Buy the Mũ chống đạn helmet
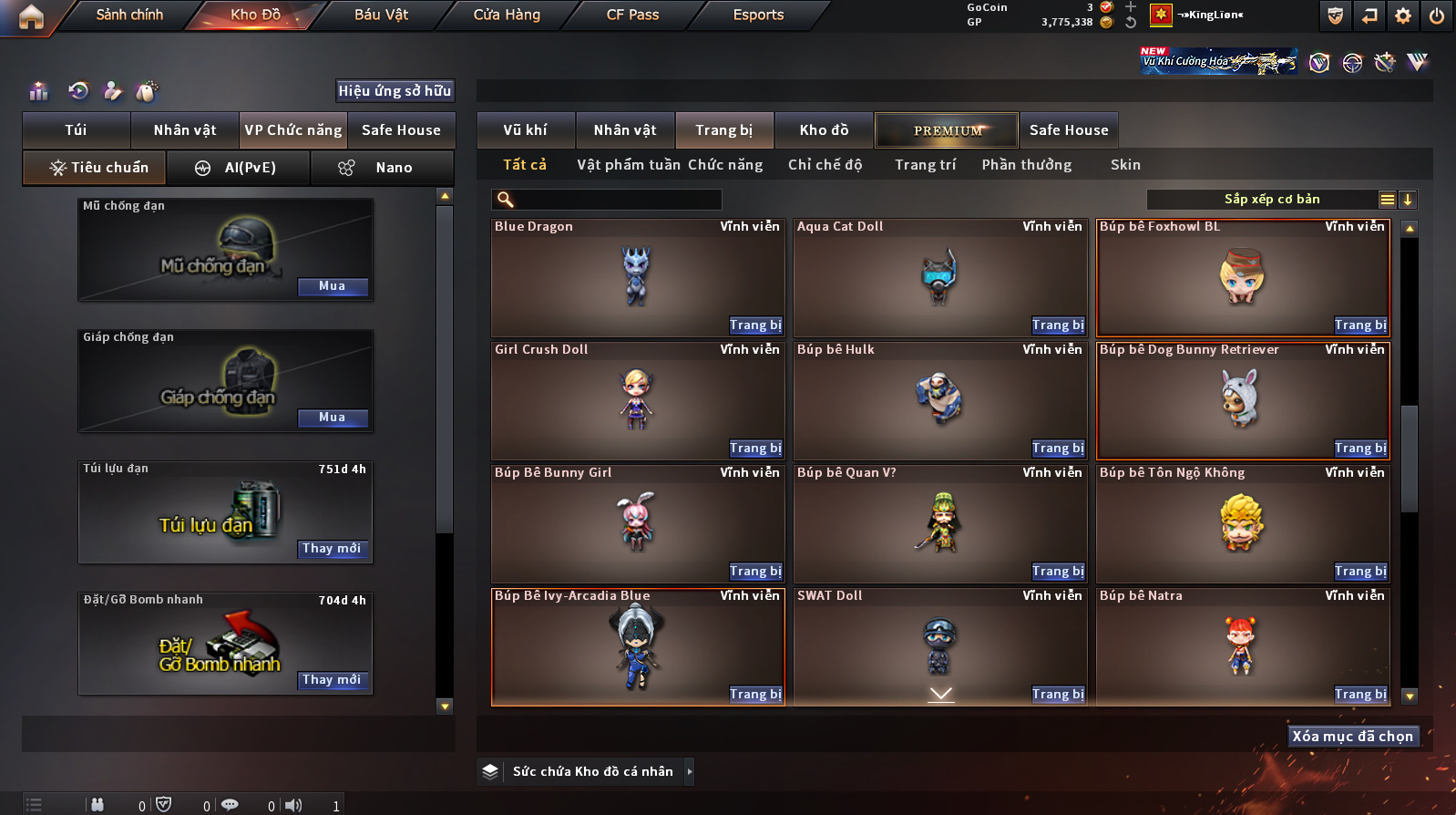The height and width of the screenshot is (815, 1456). 333,286
